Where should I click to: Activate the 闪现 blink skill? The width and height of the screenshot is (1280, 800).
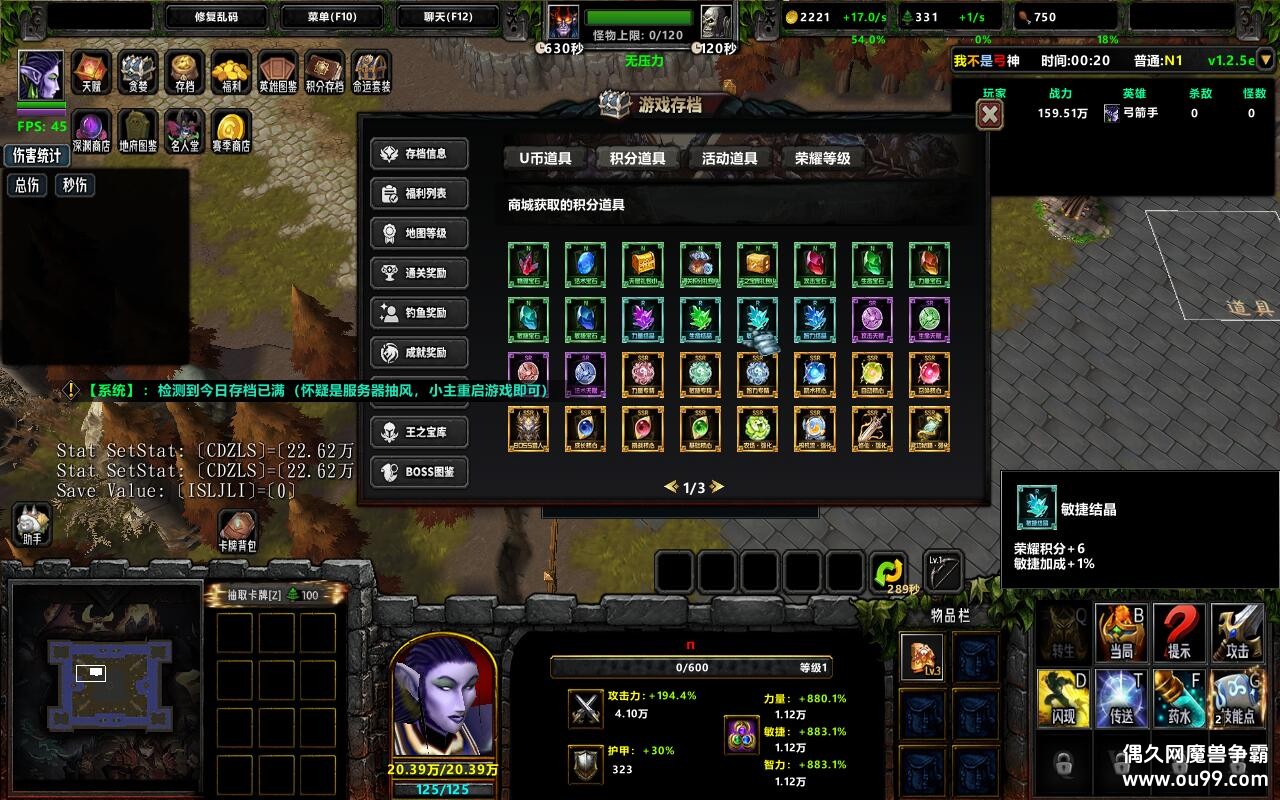click(x=1063, y=695)
